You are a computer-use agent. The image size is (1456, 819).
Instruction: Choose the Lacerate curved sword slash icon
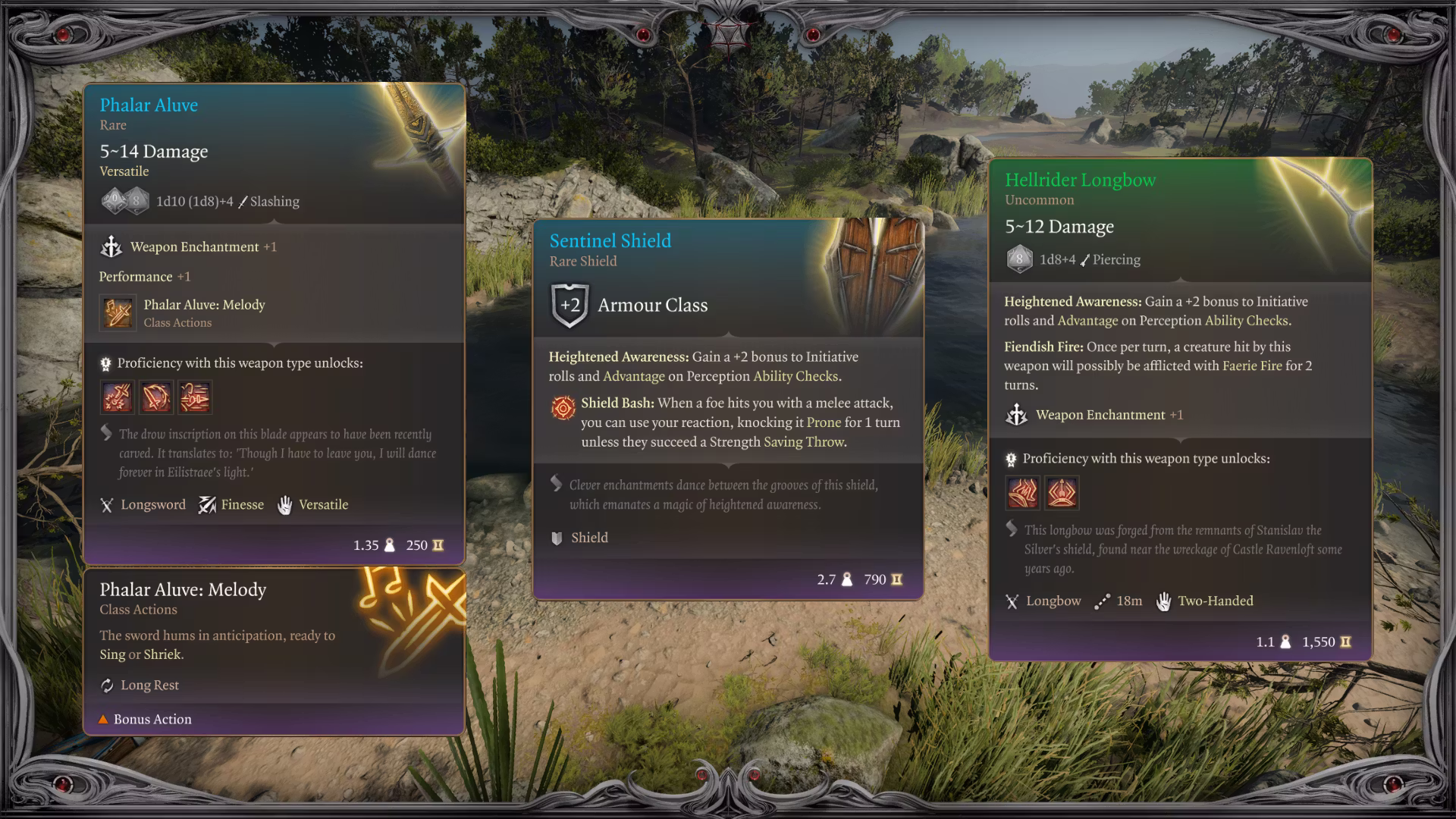click(156, 397)
